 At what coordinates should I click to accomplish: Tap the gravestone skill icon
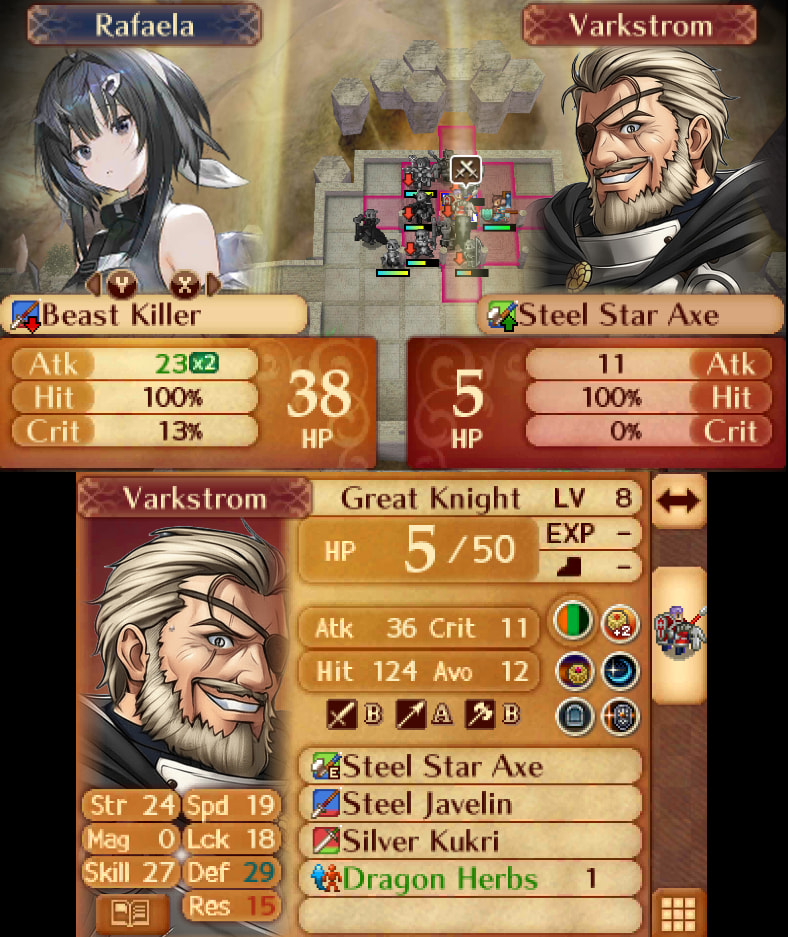(574, 716)
